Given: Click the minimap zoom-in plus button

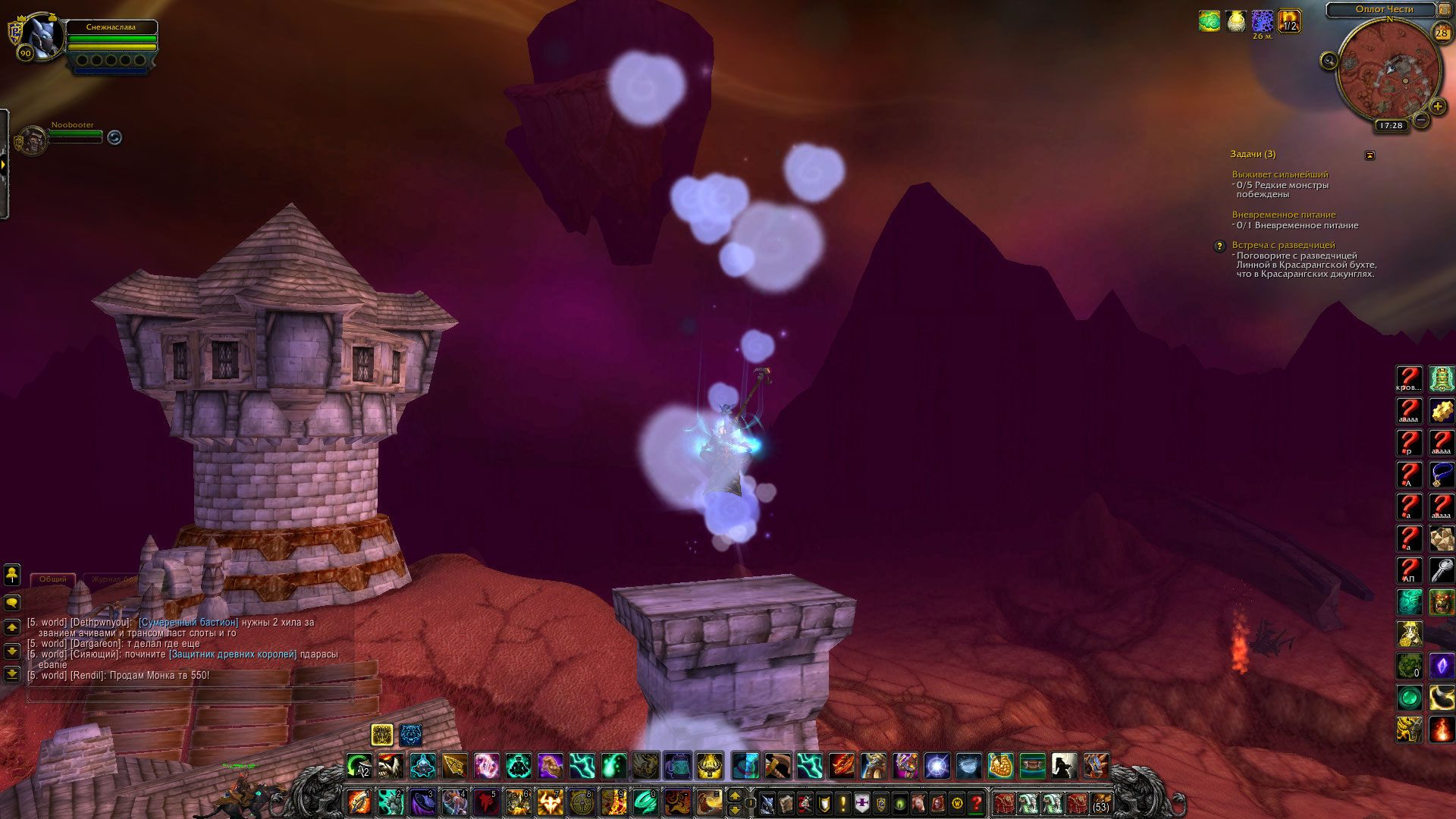Looking at the screenshot, I should (x=1437, y=107).
